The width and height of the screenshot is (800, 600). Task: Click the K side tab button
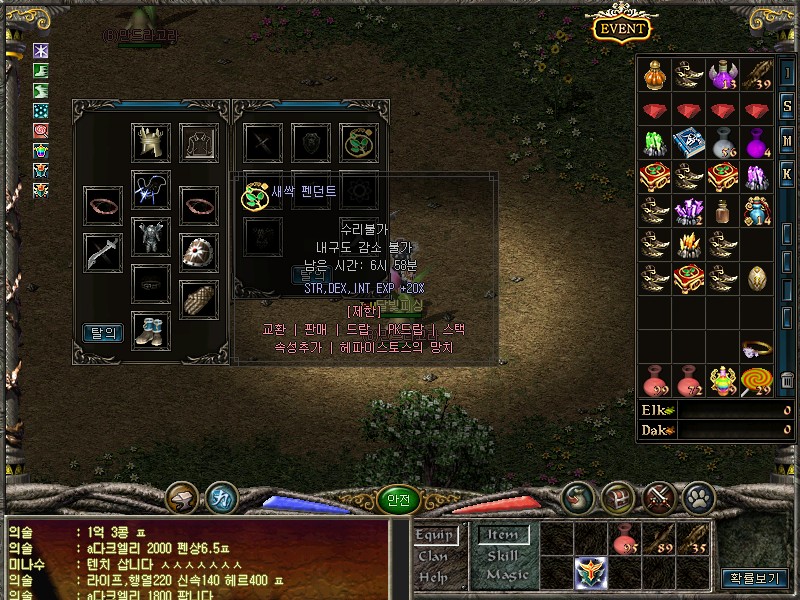[x=787, y=174]
